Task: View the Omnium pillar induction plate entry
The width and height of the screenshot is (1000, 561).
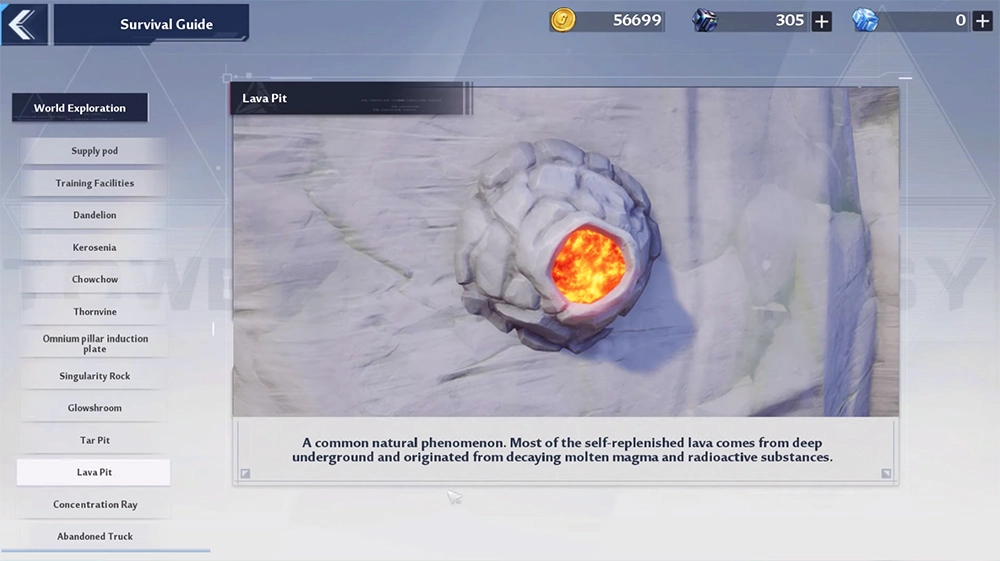Action: [94, 344]
